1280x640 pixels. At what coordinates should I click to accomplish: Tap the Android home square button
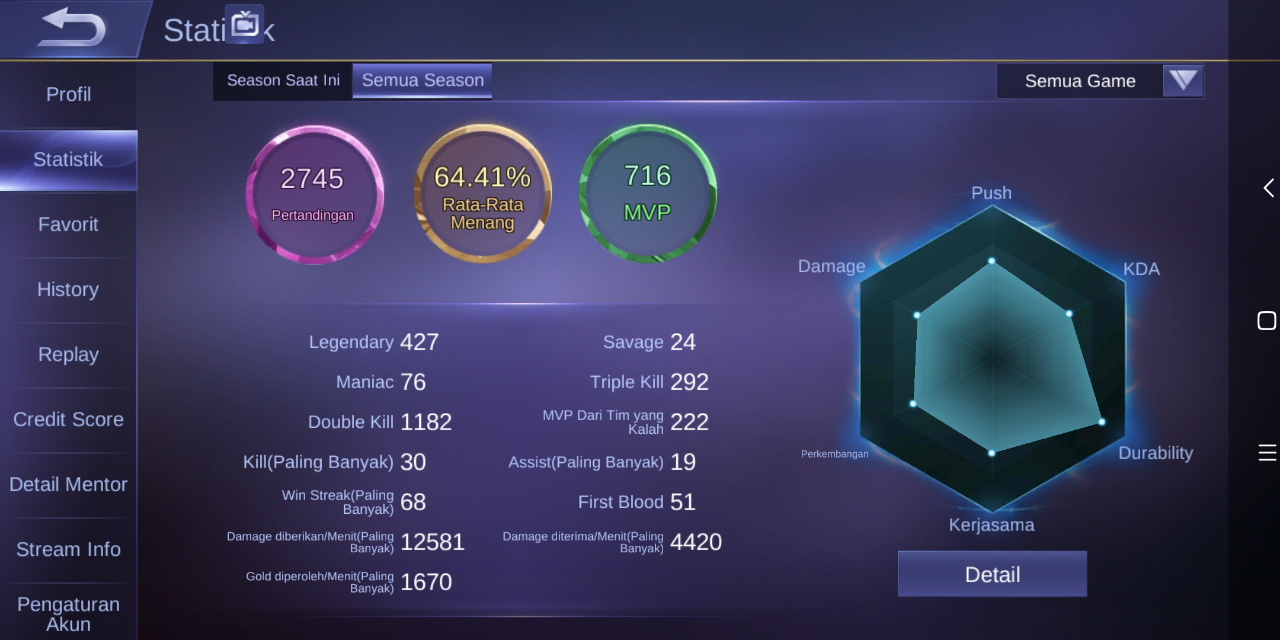pos(1267,320)
